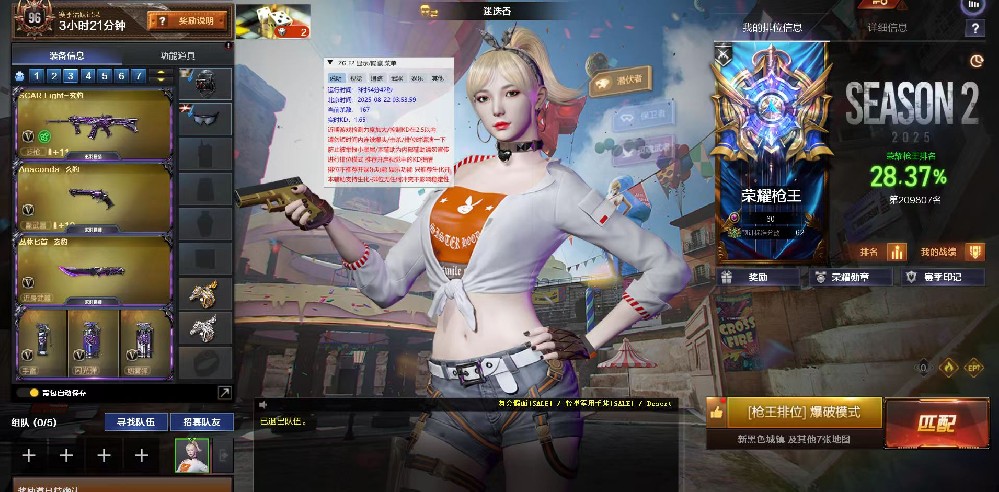Click the thumbs-up icon beside mode selector

[x=716, y=411]
